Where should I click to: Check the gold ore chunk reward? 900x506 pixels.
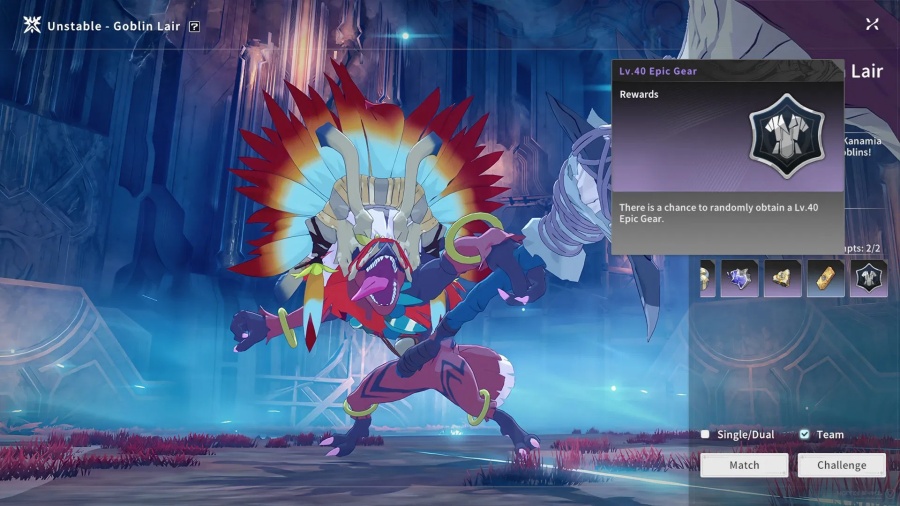[x=782, y=279]
